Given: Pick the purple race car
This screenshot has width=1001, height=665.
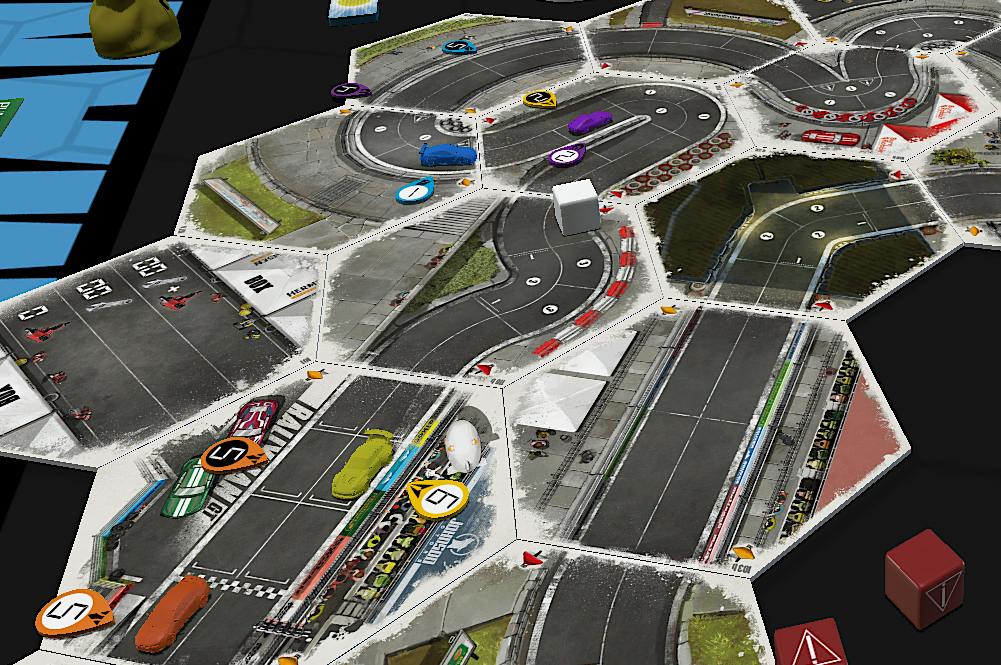Looking at the screenshot, I should pos(589,121).
